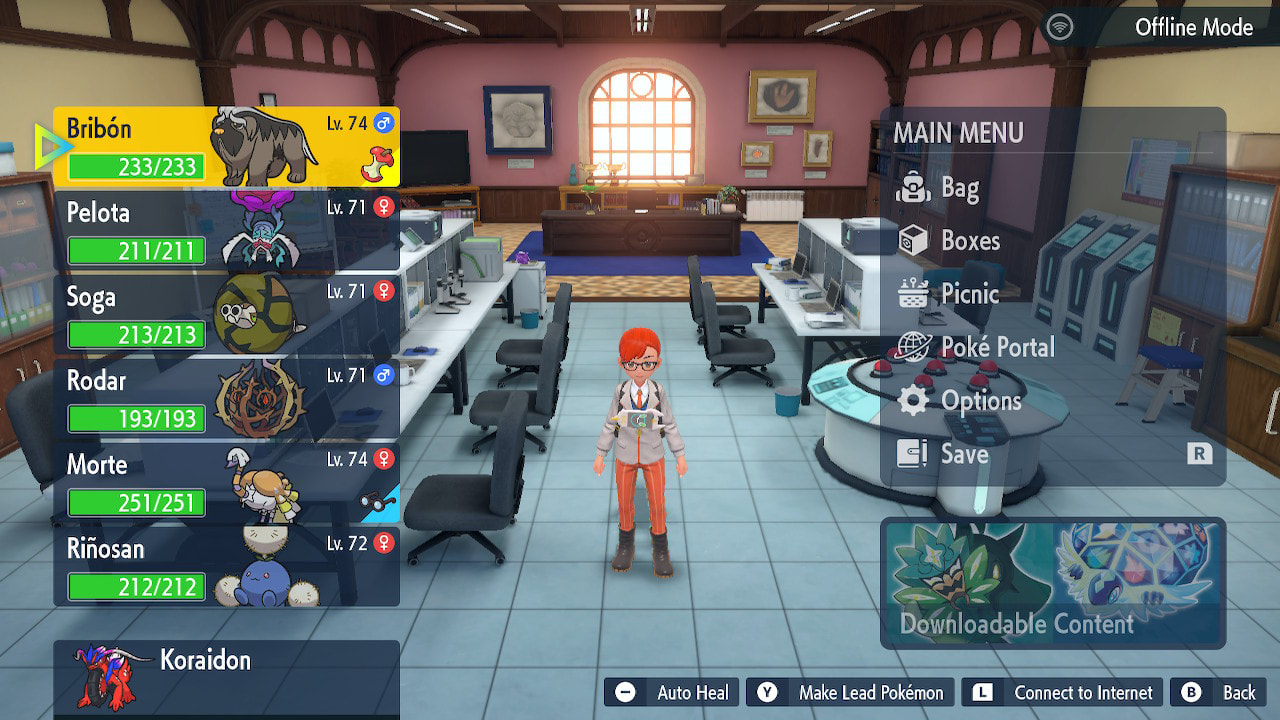Open the Bag menu entry
Image resolution: width=1280 pixels, height=720 pixels.
[958, 188]
